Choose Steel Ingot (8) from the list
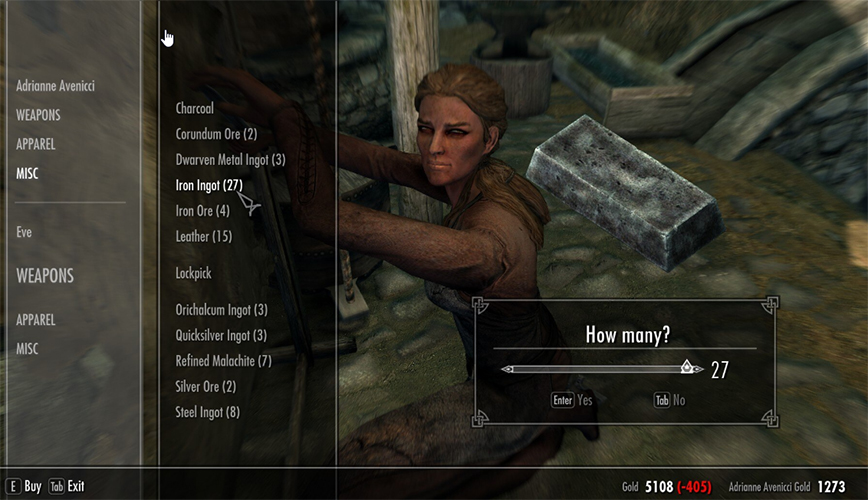 click(x=207, y=412)
